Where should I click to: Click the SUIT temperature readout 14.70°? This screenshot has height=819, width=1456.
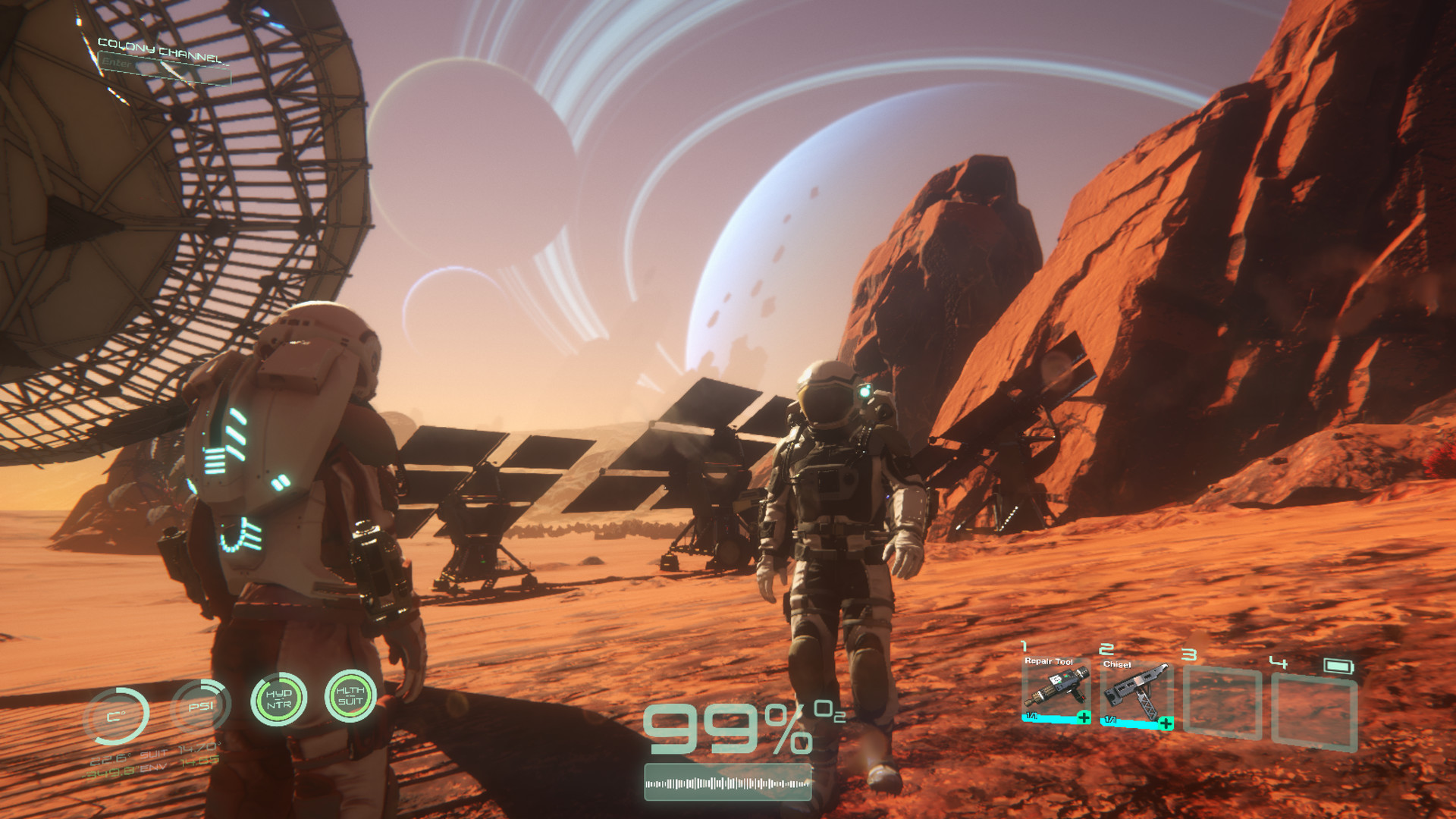point(197,748)
